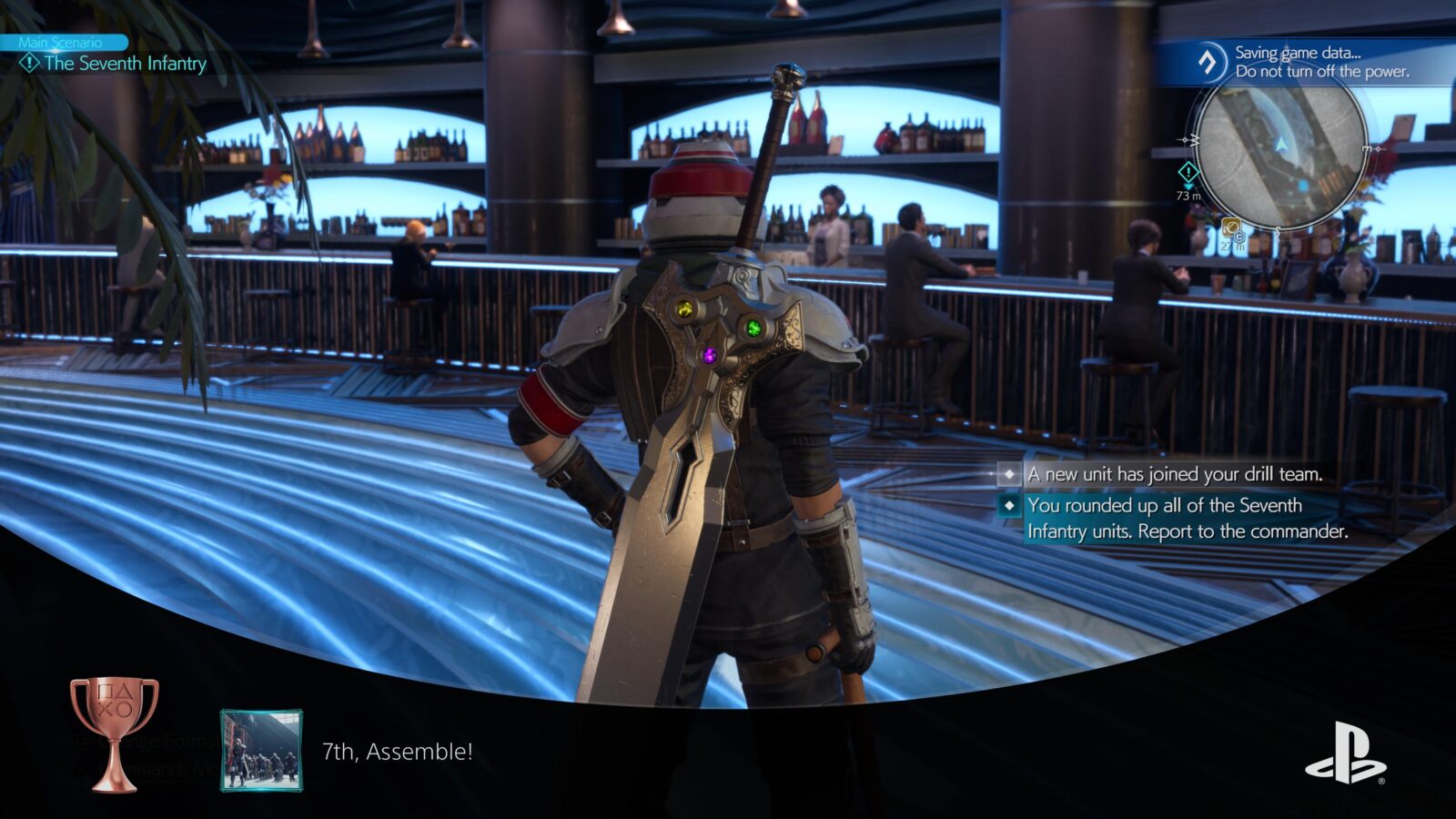This screenshot has height=819, width=1456.
Task: Switch to the Main Scenario header tab
Action: pos(61,42)
